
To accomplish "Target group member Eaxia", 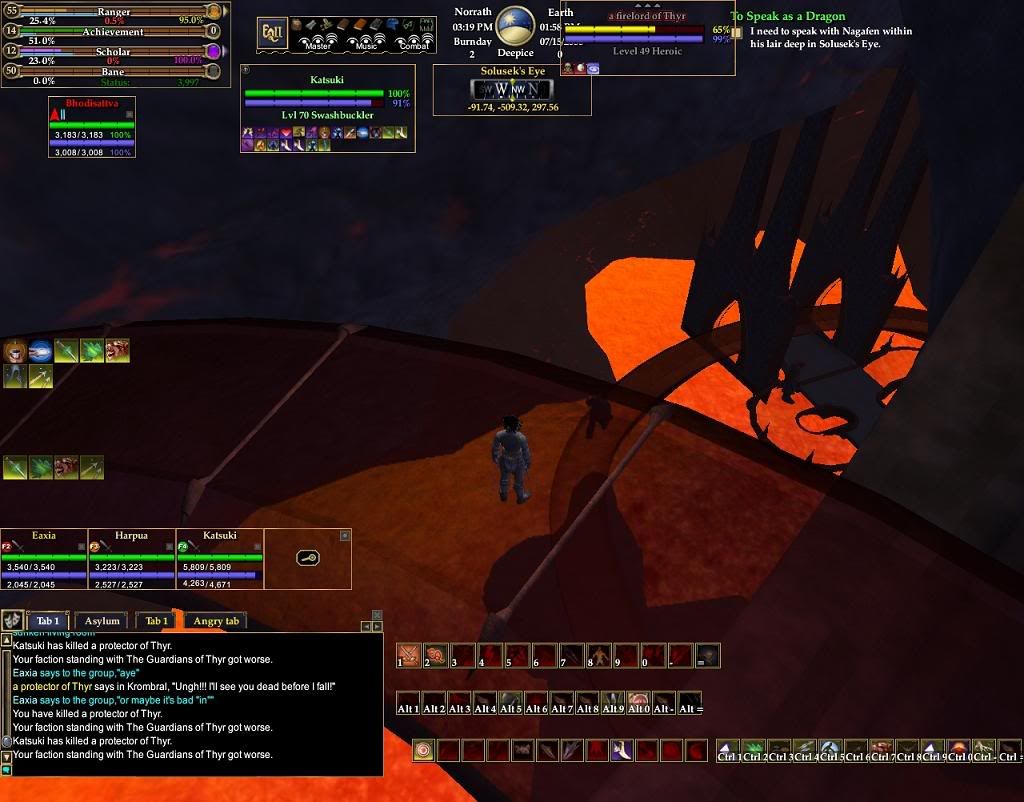I will click(x=44, y=556).
